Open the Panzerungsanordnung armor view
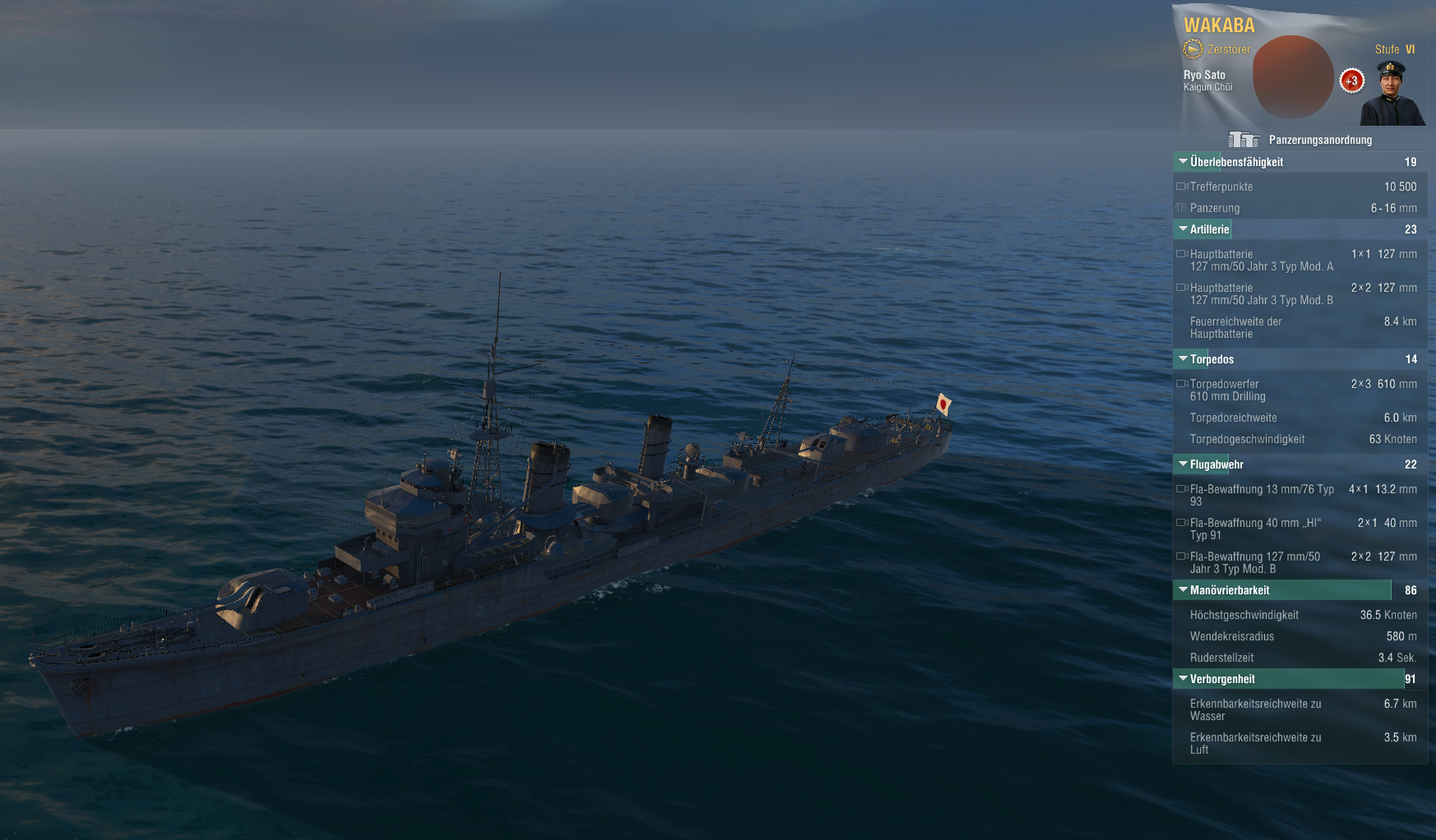 1300,140
